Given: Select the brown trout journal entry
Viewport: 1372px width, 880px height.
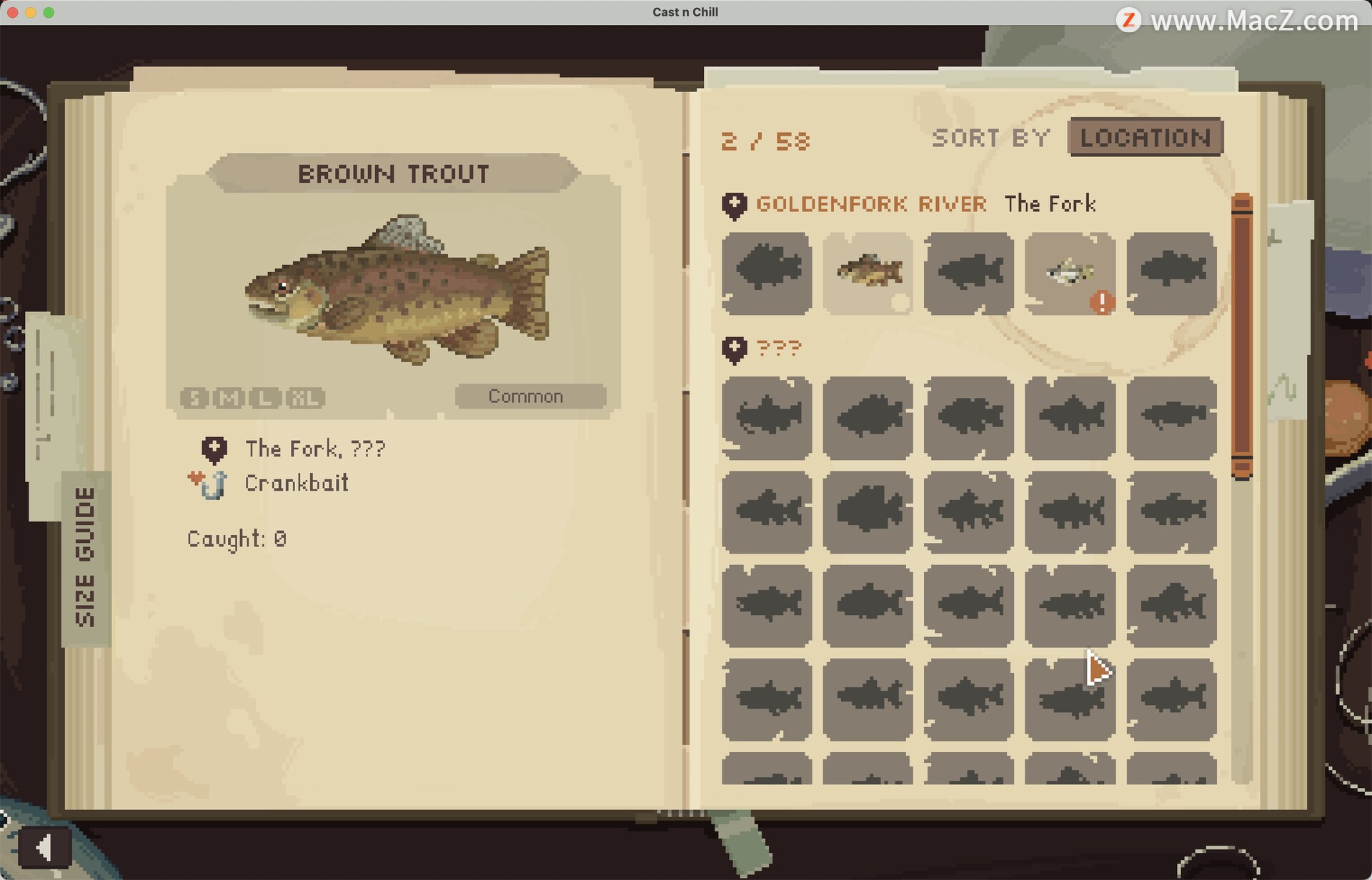Looking at the screenshot, I should [868, 273].
